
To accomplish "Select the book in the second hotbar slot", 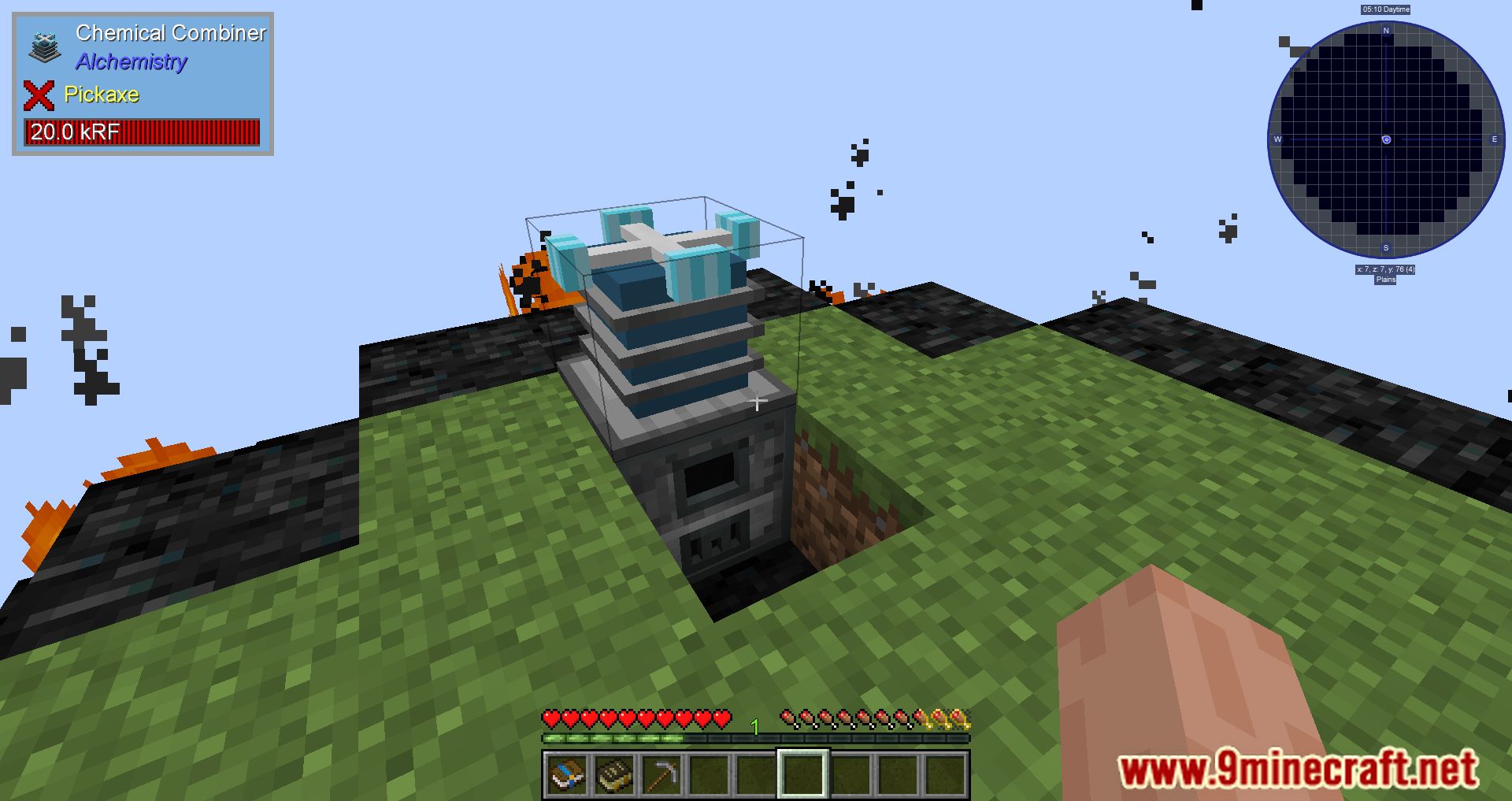I will tap(616, 774).
